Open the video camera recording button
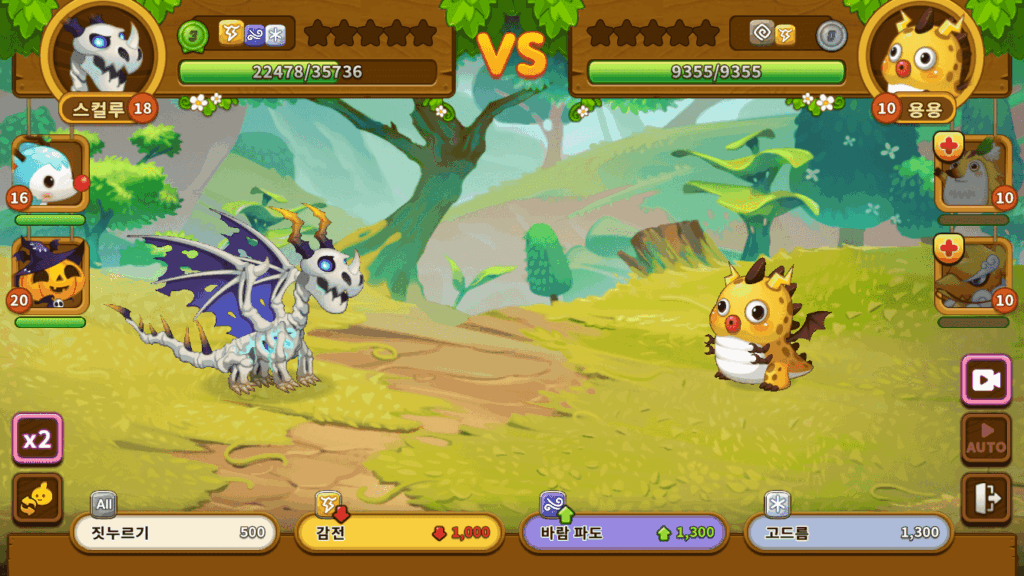The image size is (1024, 576). [985, 380]
